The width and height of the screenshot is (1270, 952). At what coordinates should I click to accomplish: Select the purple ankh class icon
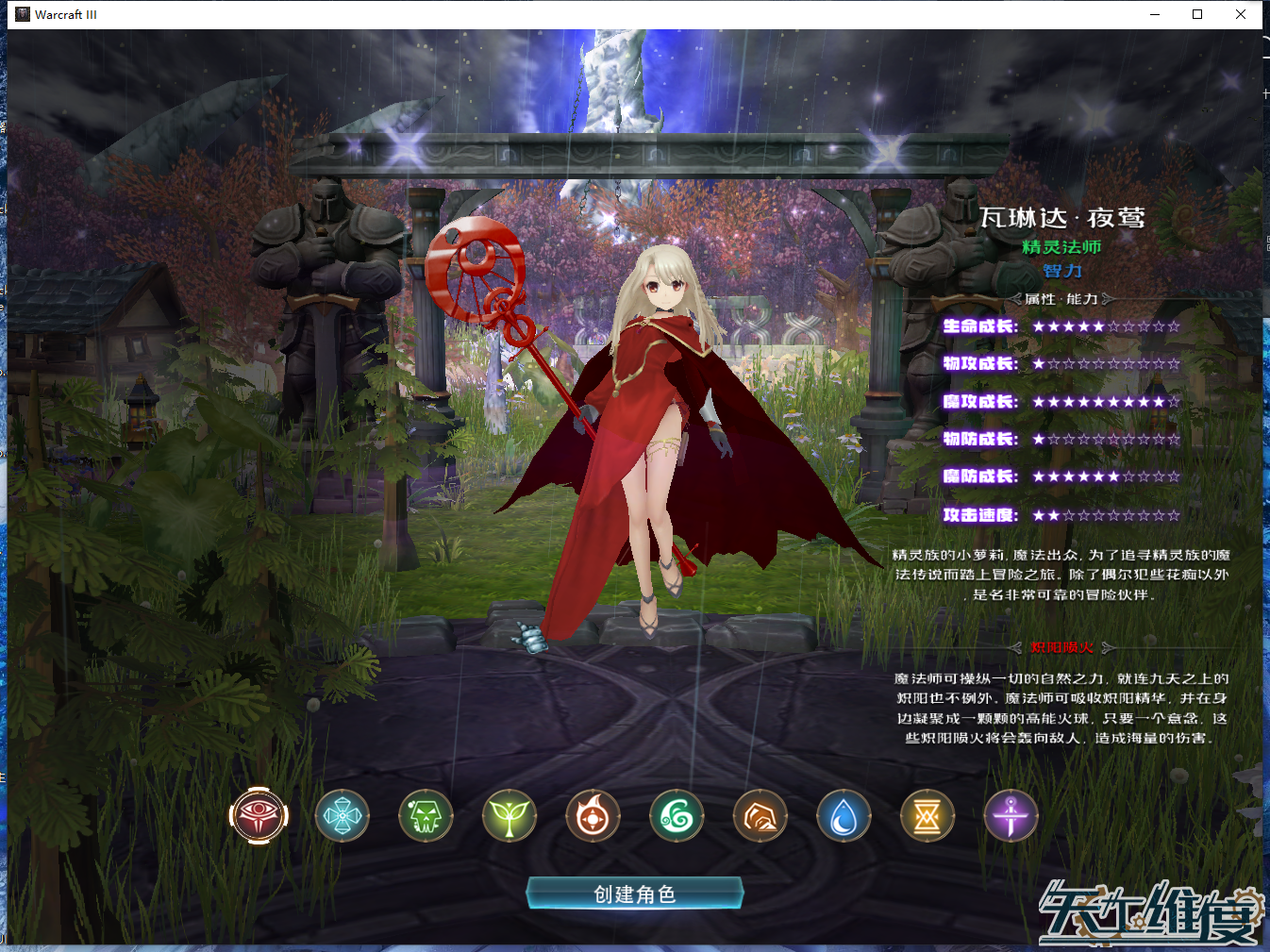1011,816
